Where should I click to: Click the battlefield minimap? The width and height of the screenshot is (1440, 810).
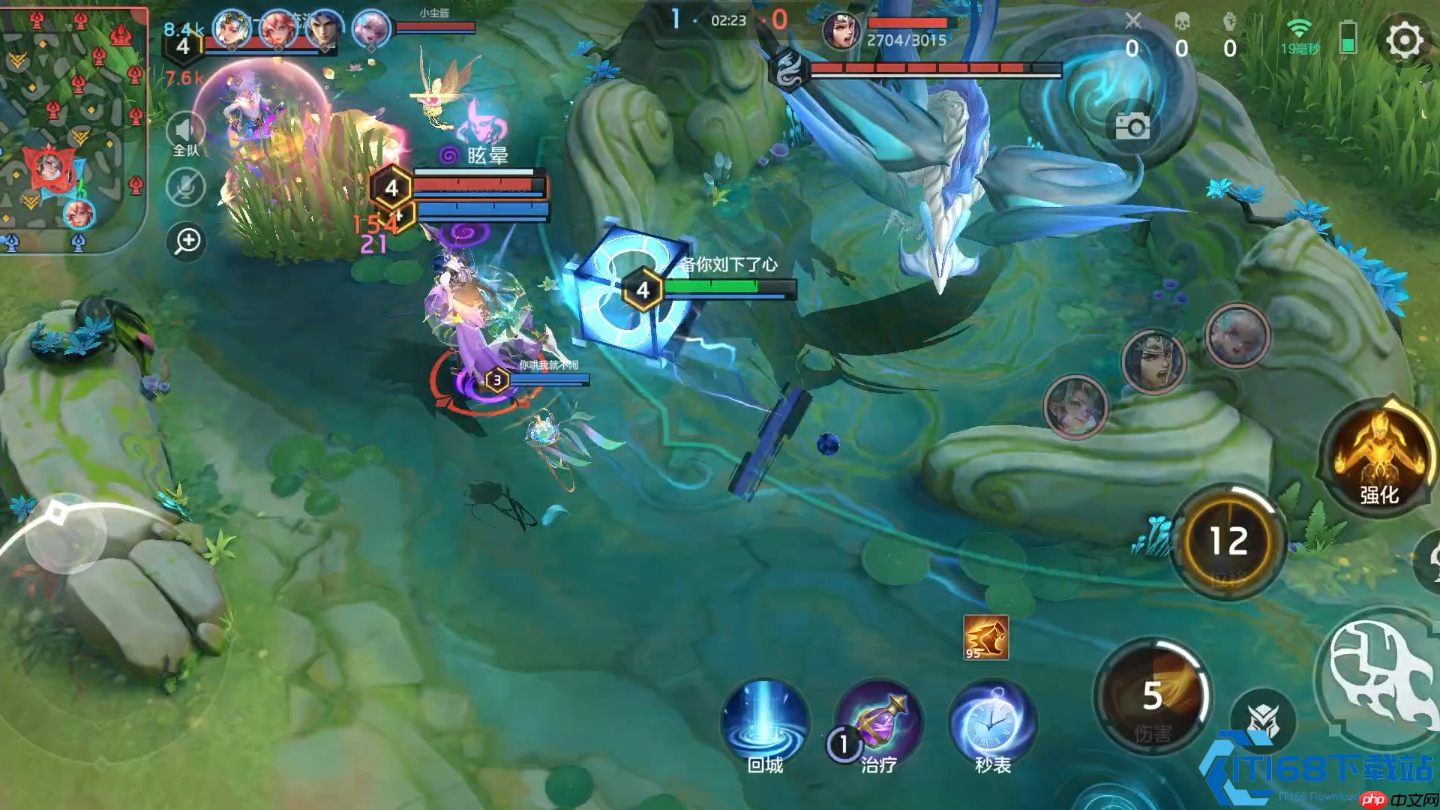(72, 128)
